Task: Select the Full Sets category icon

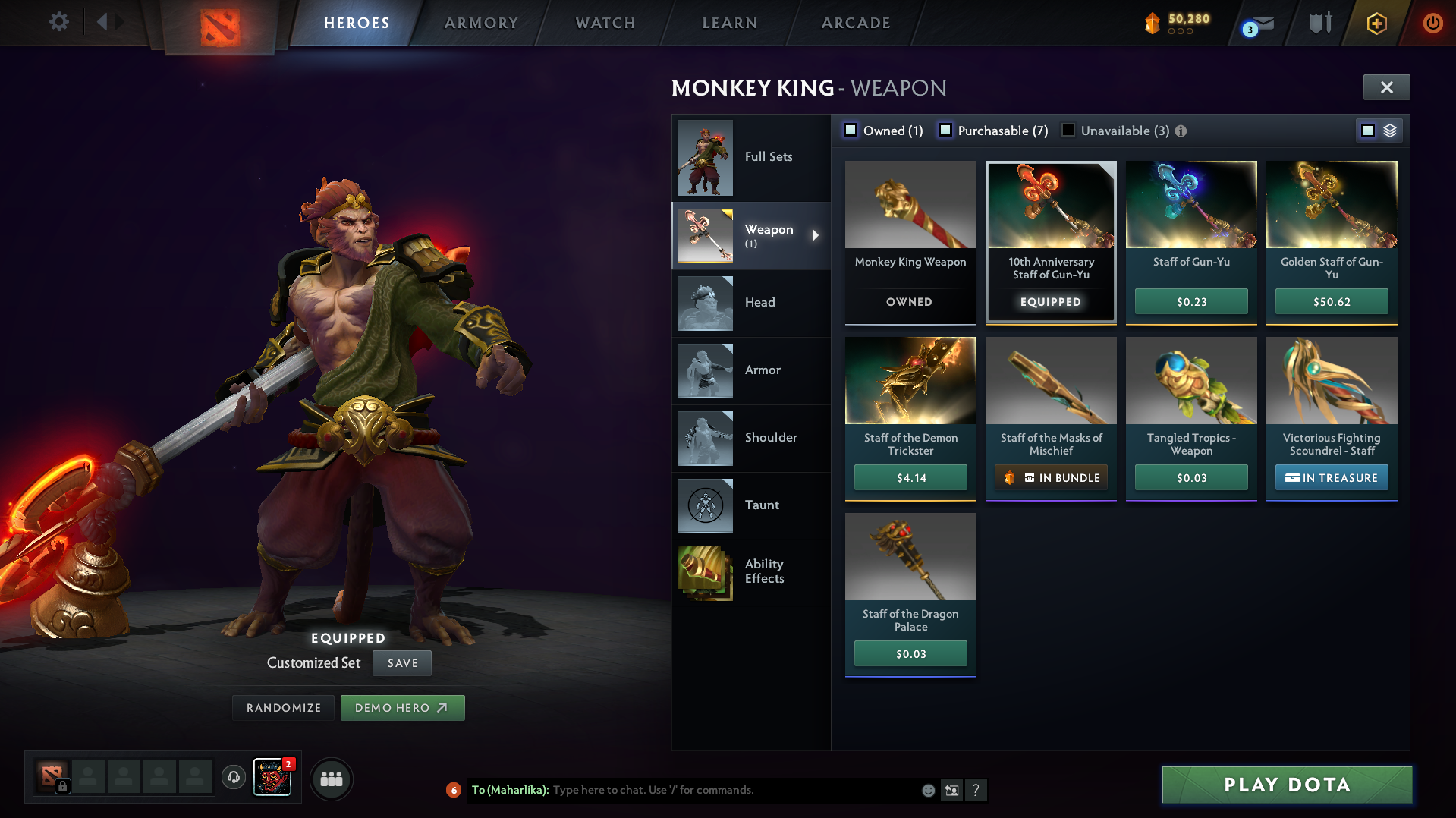Action: pos(705,157)
